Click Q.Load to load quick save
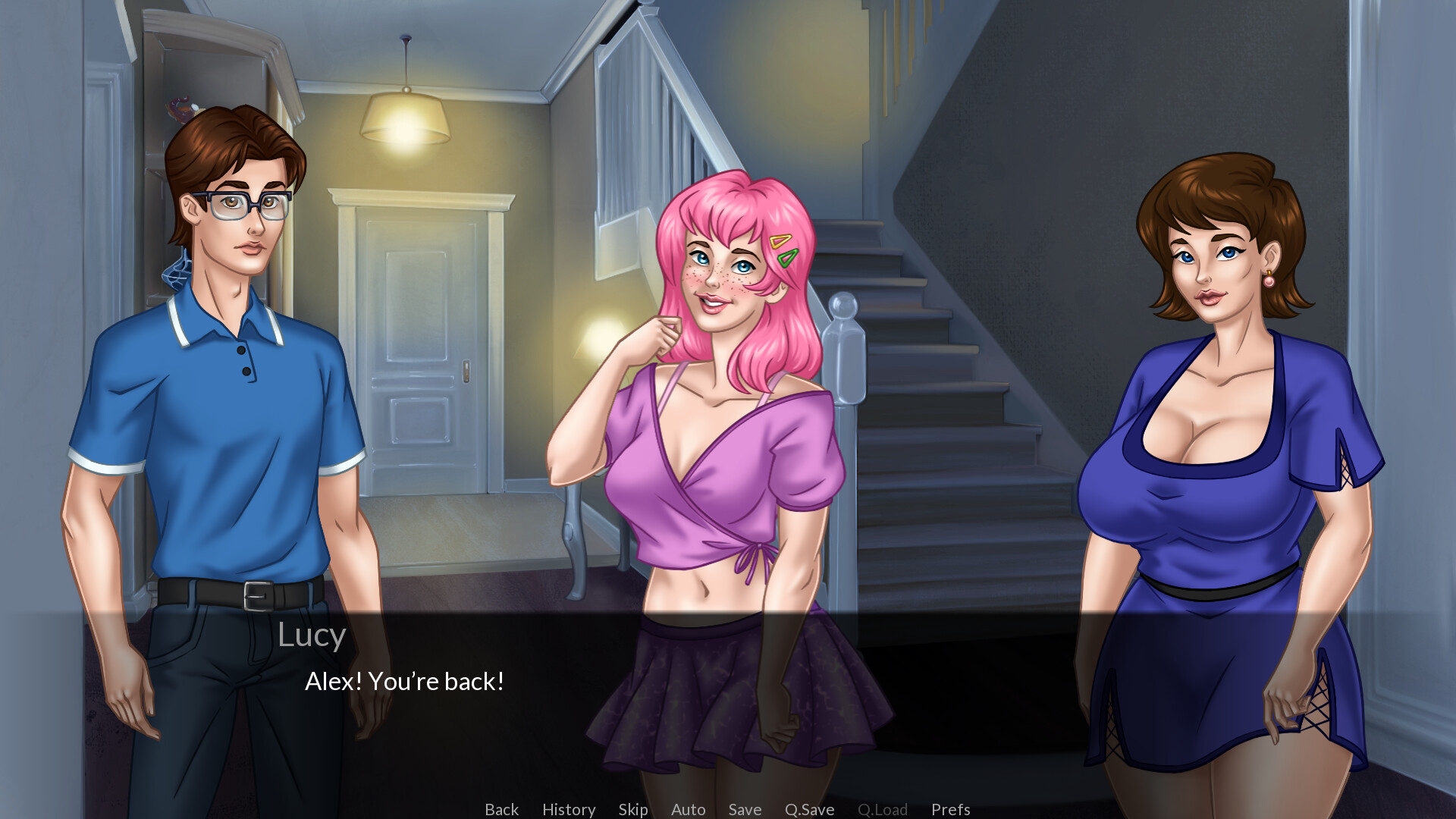Screen dimensions: 1456x819 (x=882, y=809)
